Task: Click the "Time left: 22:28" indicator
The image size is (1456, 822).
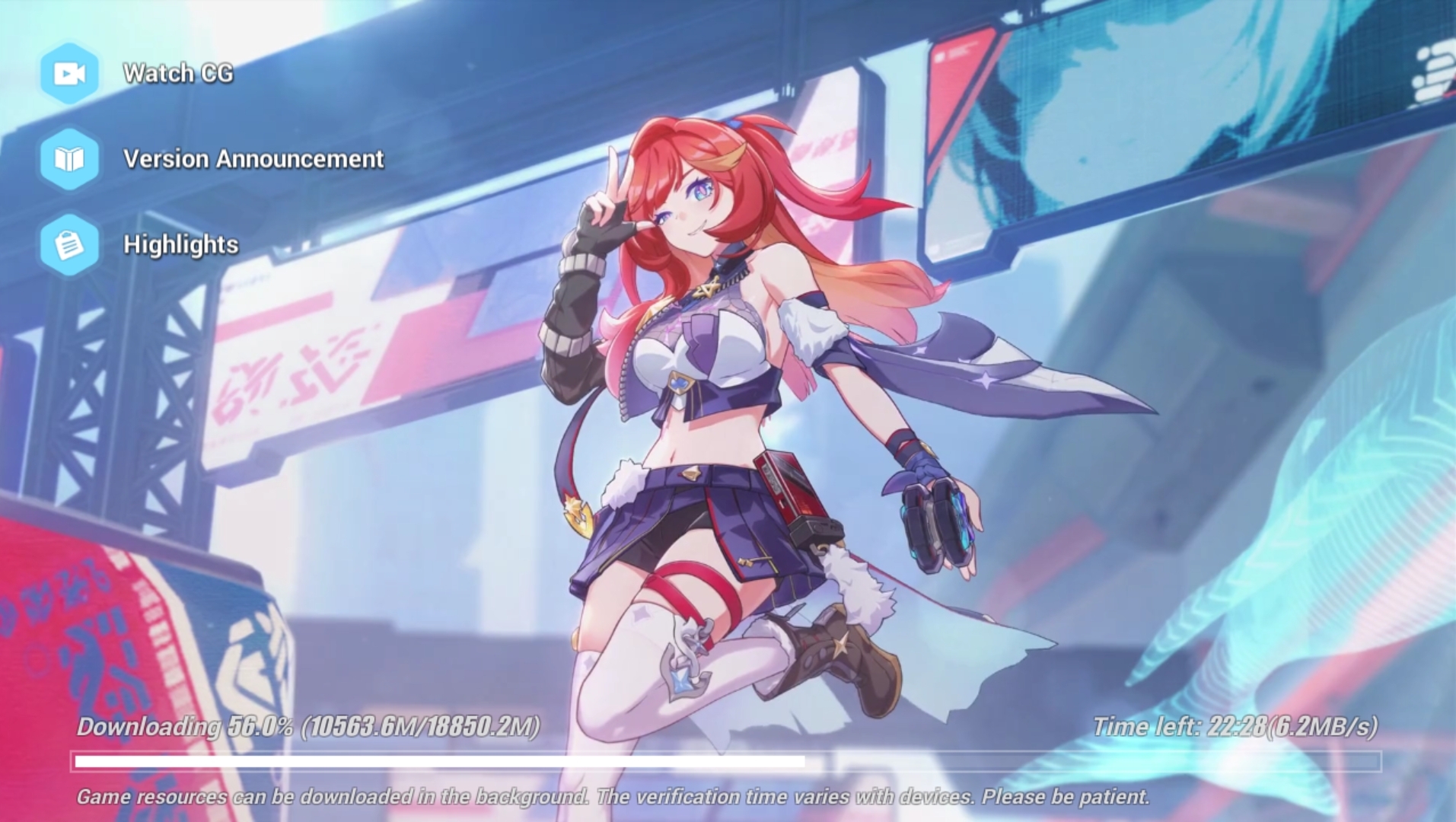Action: (x=1173, y=727)
